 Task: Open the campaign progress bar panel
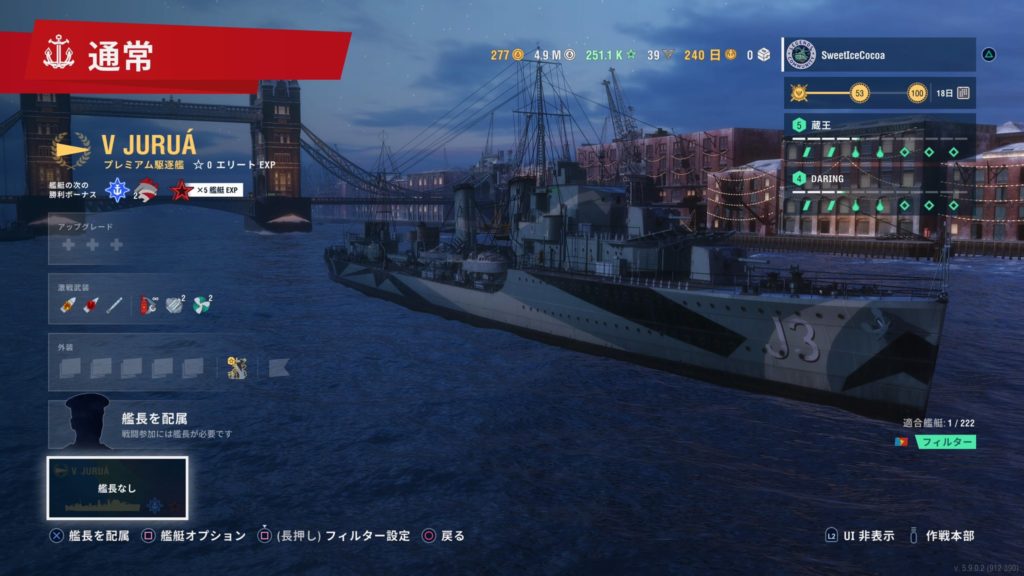tap(879, 93)
